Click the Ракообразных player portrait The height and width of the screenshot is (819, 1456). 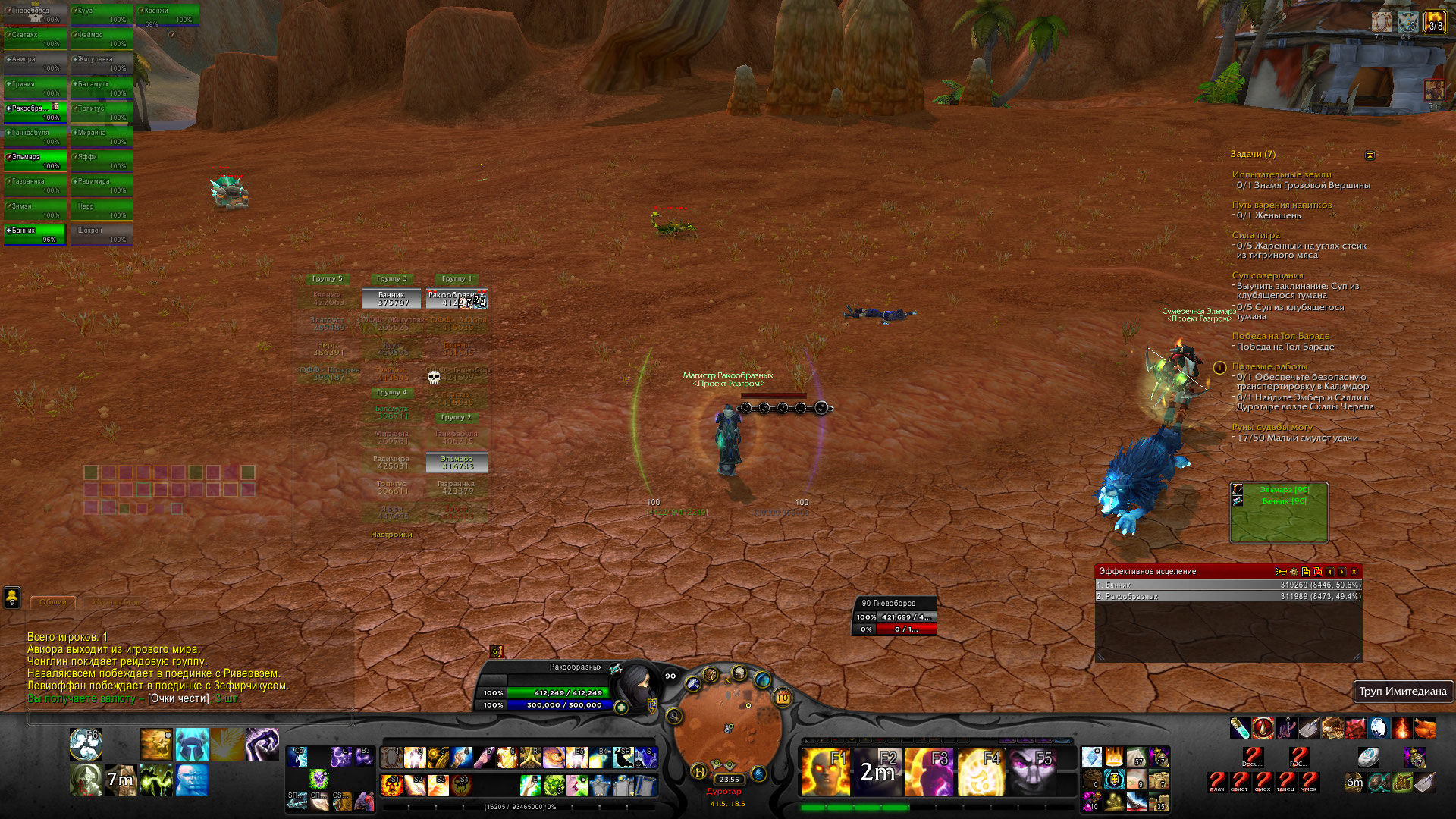point(639,686)
